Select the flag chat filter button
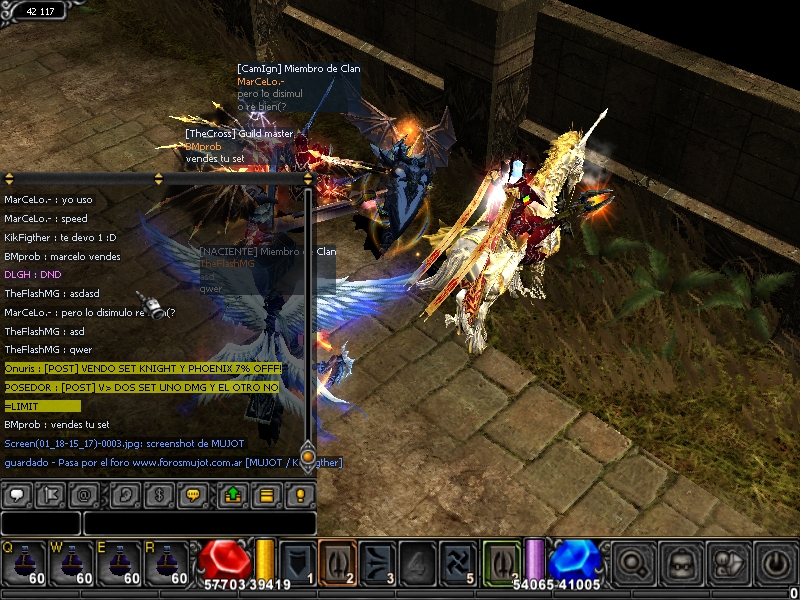The image size is (800, 600). coord(53,494)
